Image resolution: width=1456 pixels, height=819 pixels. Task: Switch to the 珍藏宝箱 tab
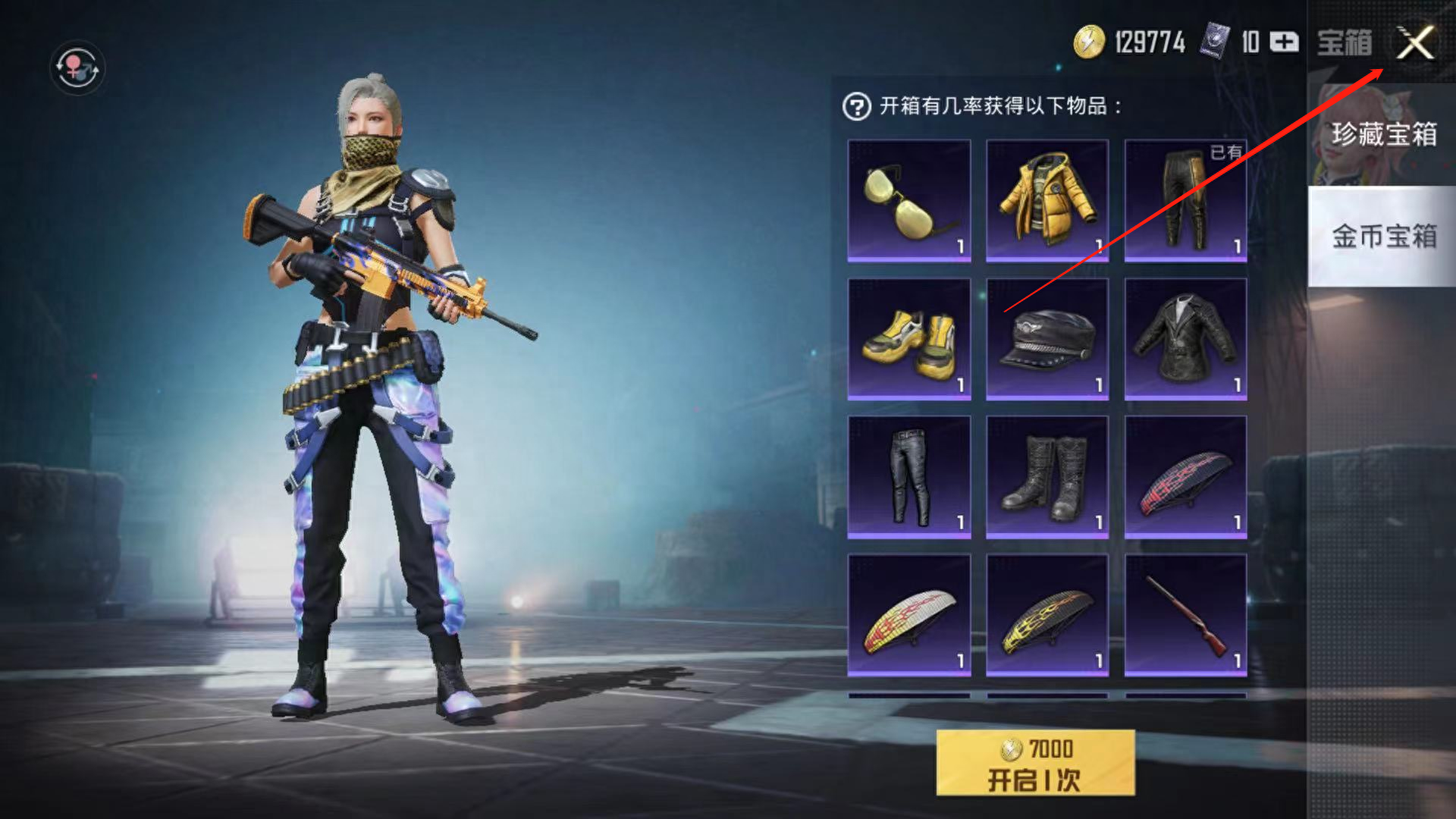[1382, 135]
